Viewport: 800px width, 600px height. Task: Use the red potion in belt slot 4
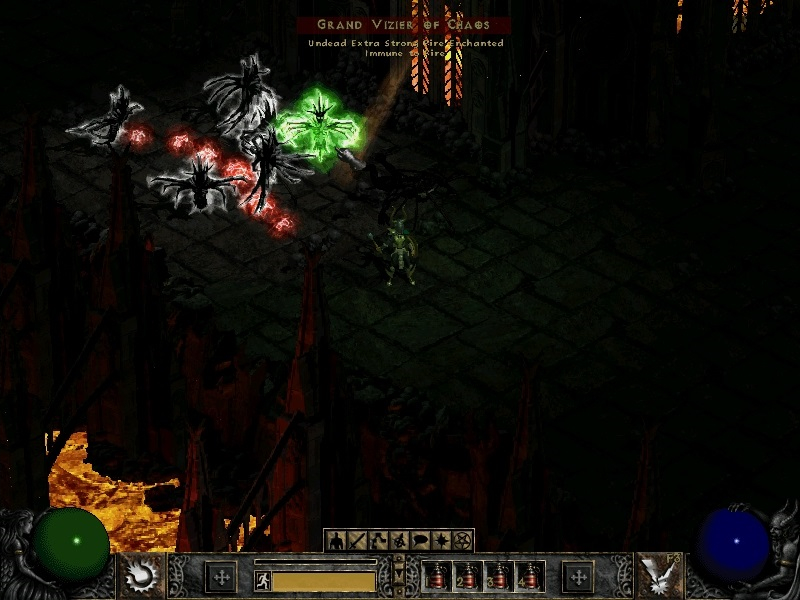tap(529, 577)
